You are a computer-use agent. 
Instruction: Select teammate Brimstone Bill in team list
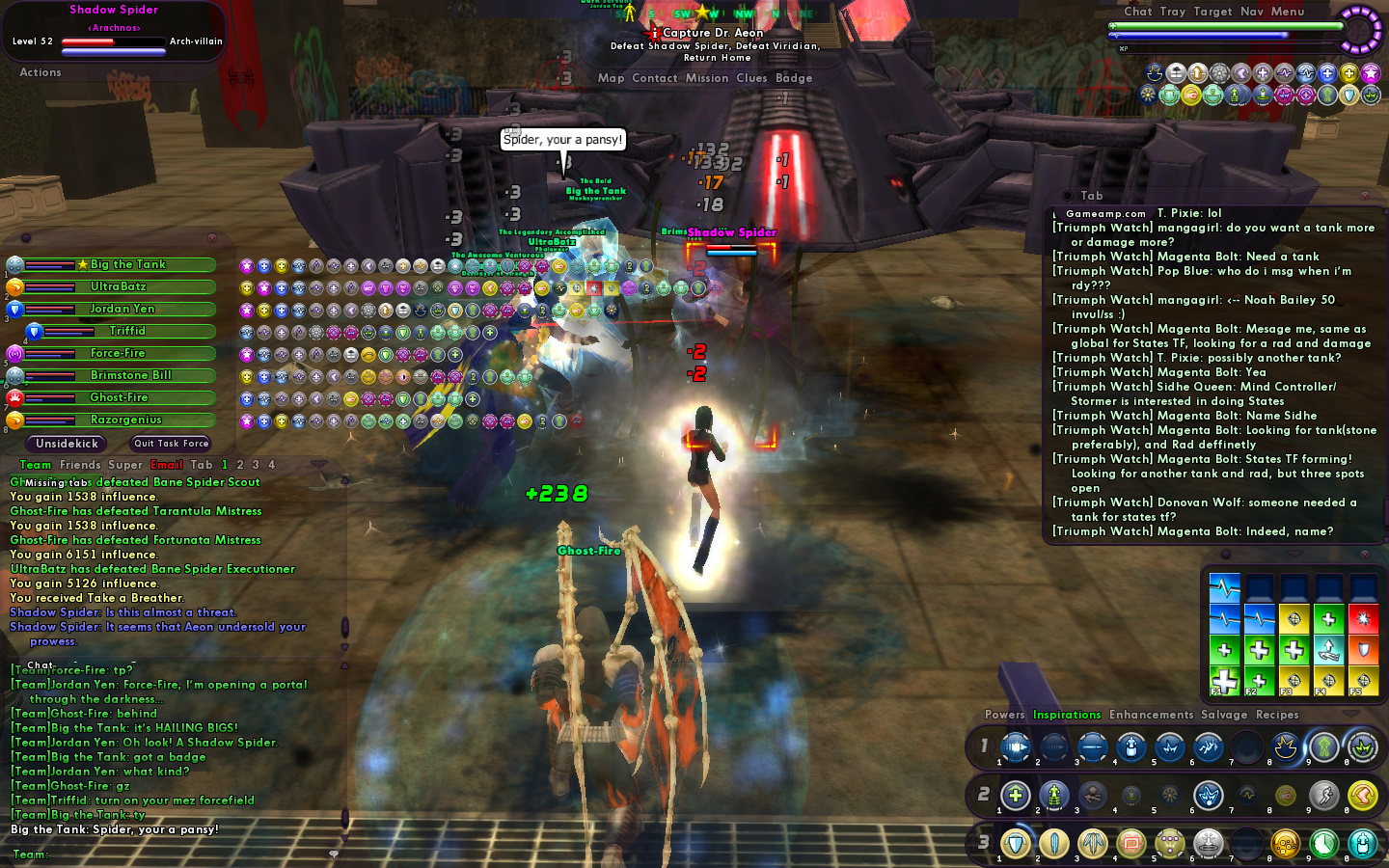coord(131,375)
